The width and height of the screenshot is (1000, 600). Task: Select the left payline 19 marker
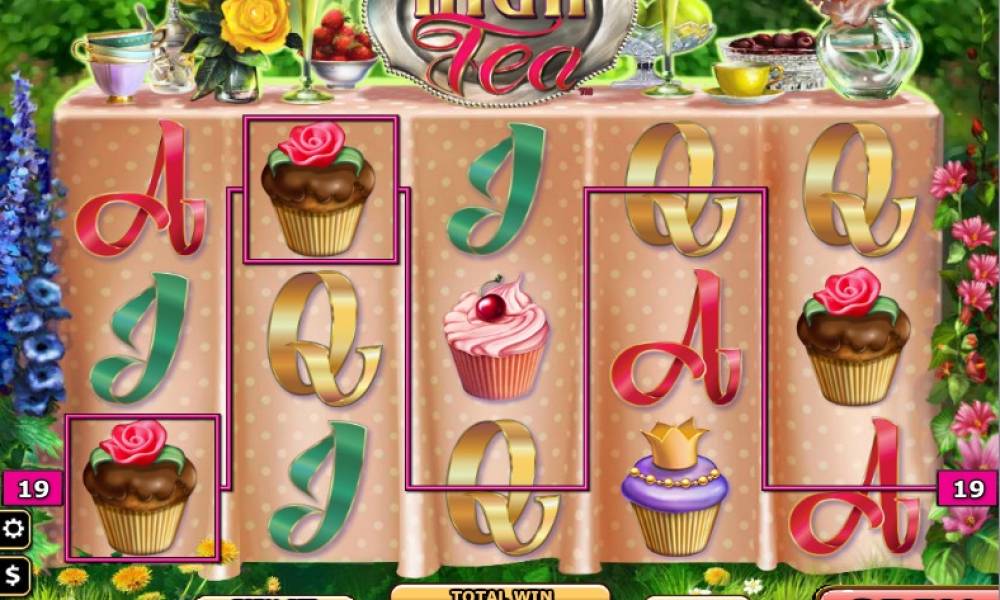point(33,489)
